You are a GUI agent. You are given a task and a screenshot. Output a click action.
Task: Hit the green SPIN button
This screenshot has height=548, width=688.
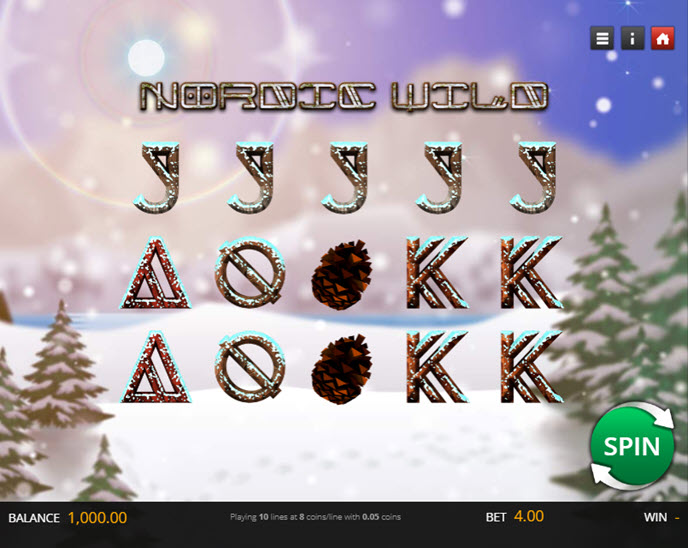point(631,445)
